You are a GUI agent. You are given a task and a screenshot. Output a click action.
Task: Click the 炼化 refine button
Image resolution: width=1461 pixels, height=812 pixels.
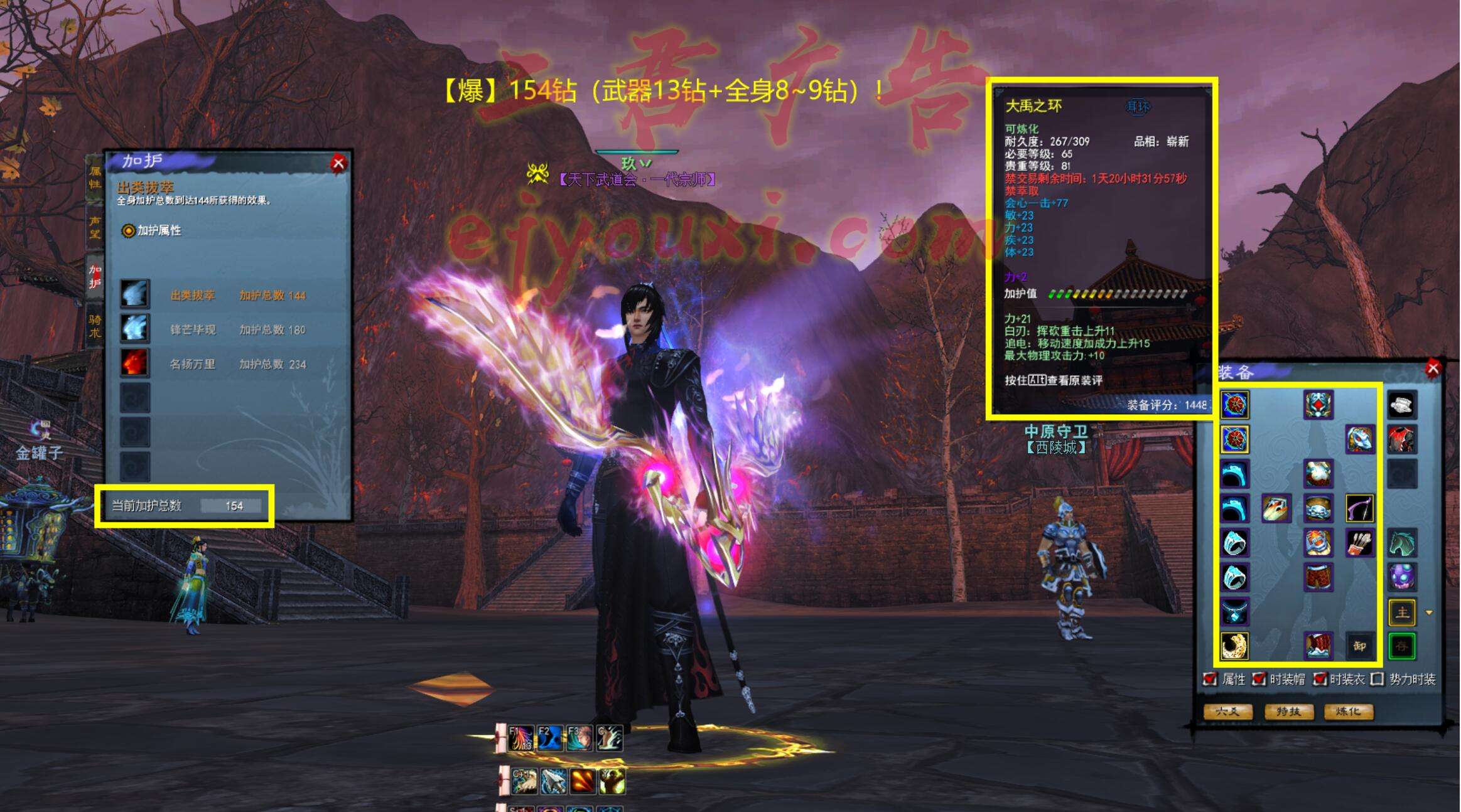1349,712
